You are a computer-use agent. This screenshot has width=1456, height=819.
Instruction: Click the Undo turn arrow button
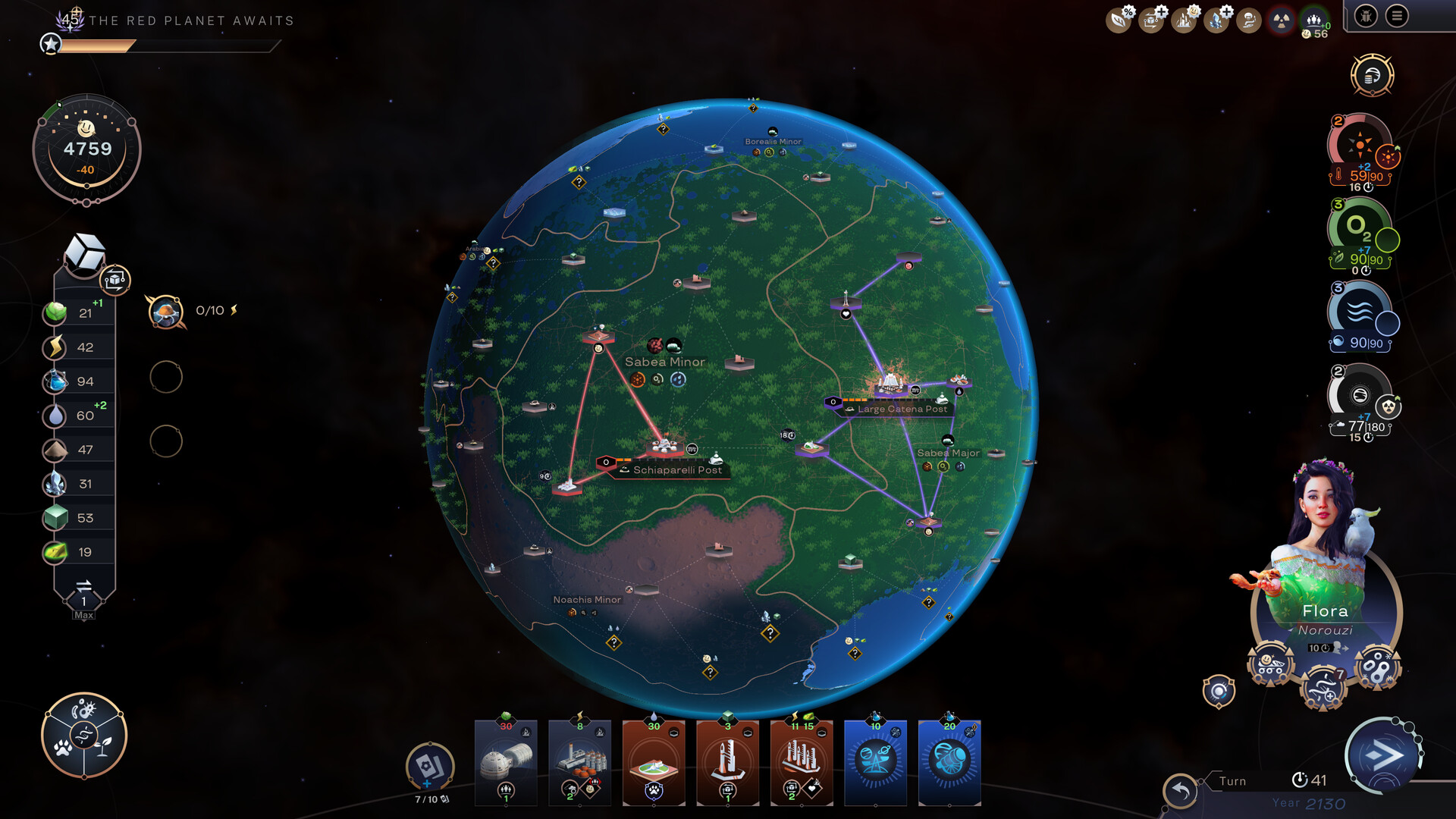pos(1182,789)
